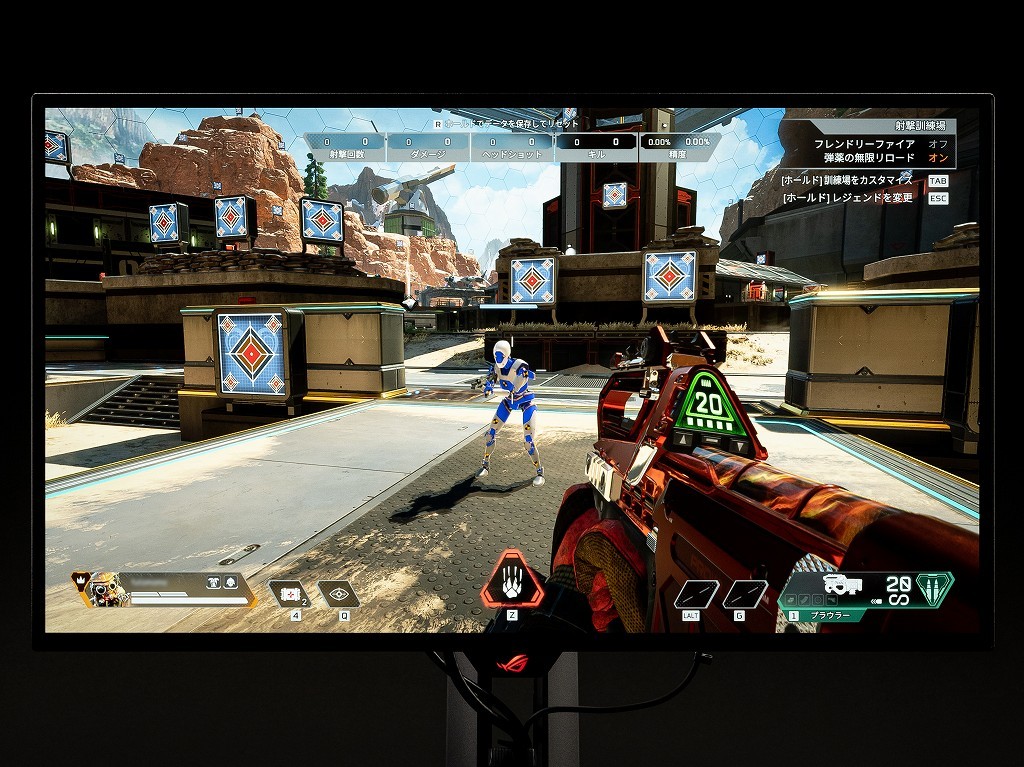Viewport: 1024px width, 767px height.
Task: Click the Bloodhound legend portrait
Action: [x=105, y=589]
